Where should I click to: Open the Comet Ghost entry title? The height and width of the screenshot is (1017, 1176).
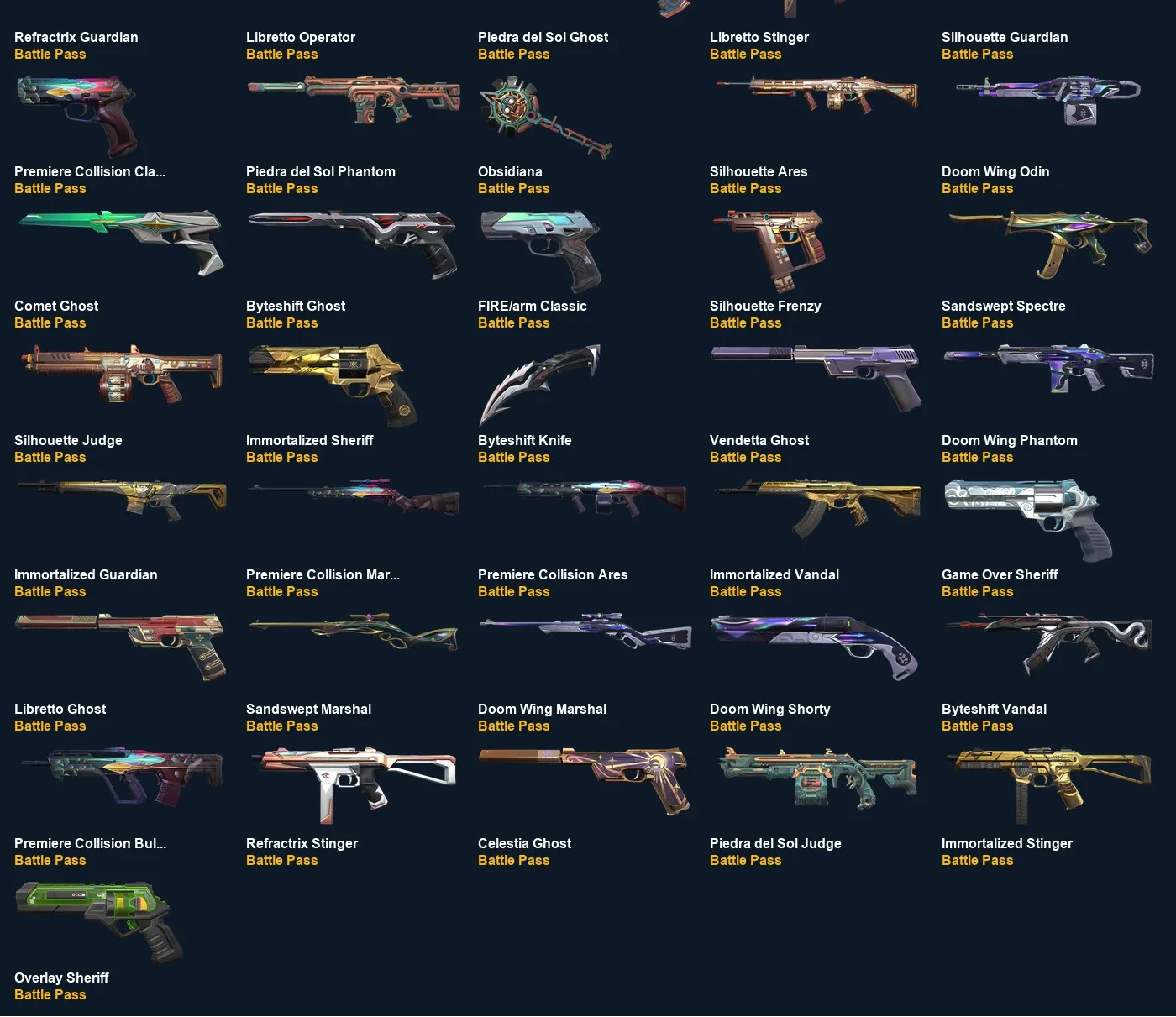[x=56, y=306]
